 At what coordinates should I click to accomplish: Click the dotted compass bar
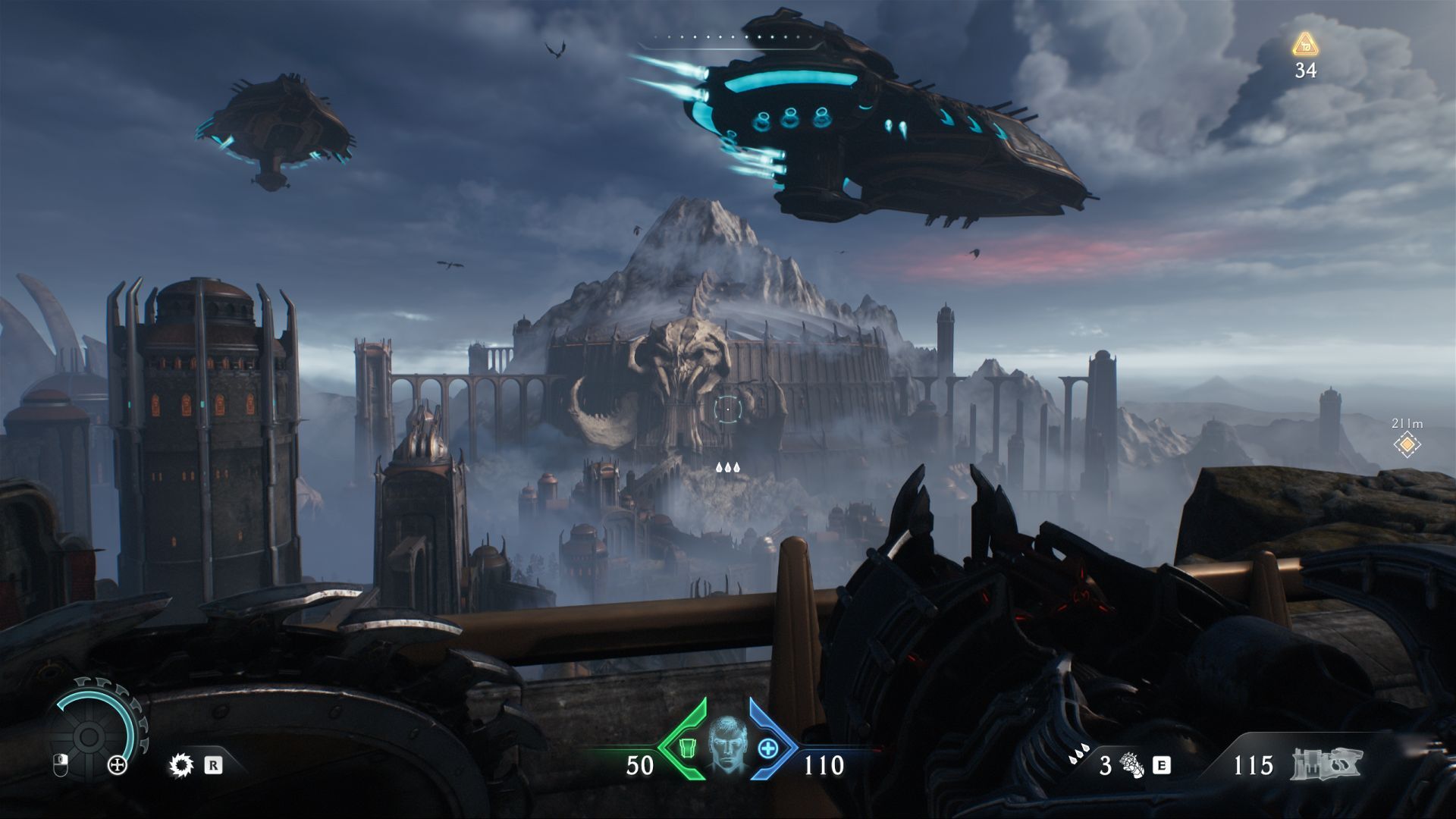pyautogui.click(x=730, y=37)
